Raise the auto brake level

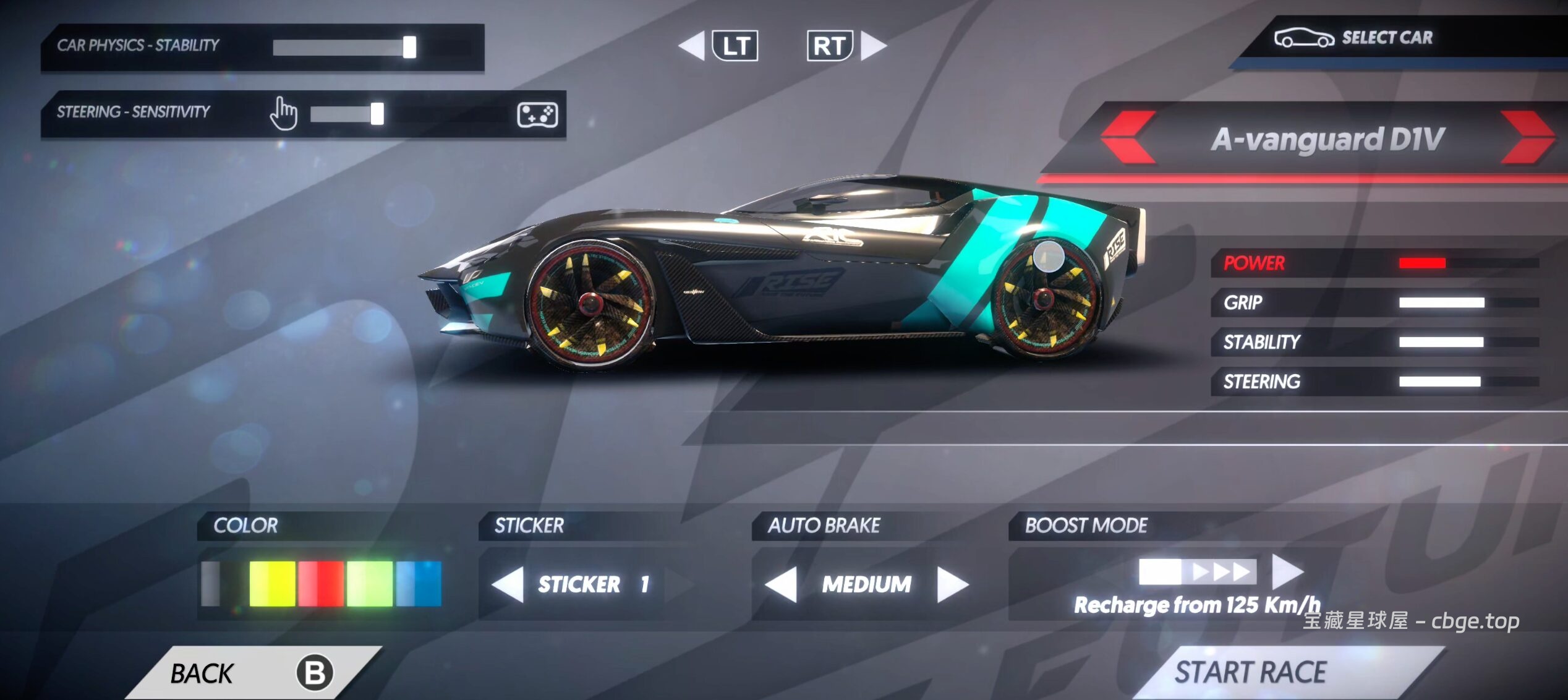click(952, 584)
